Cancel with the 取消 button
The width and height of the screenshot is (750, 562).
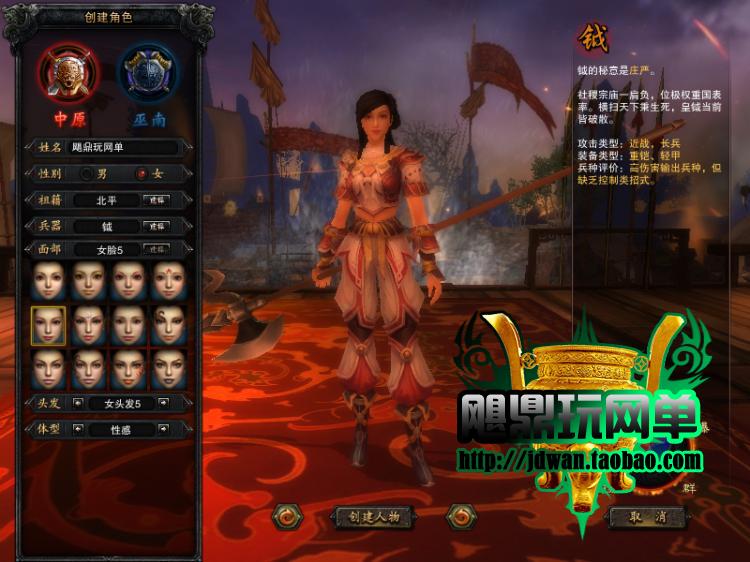pos(647,517)
